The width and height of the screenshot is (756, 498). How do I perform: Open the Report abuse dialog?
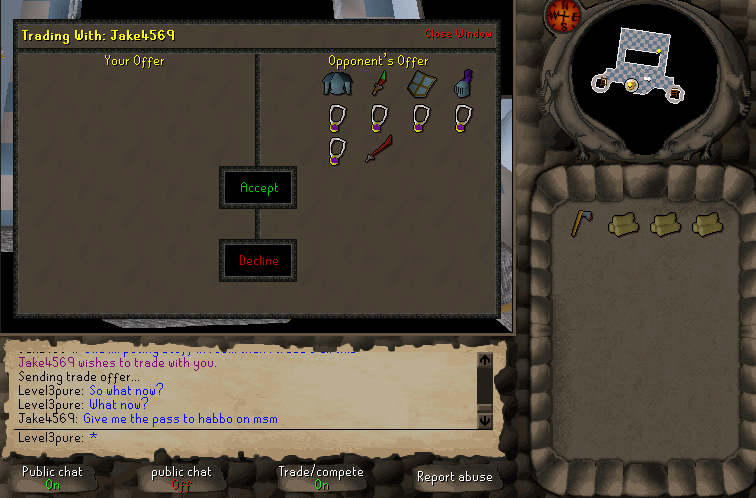(x=455, y=477)
